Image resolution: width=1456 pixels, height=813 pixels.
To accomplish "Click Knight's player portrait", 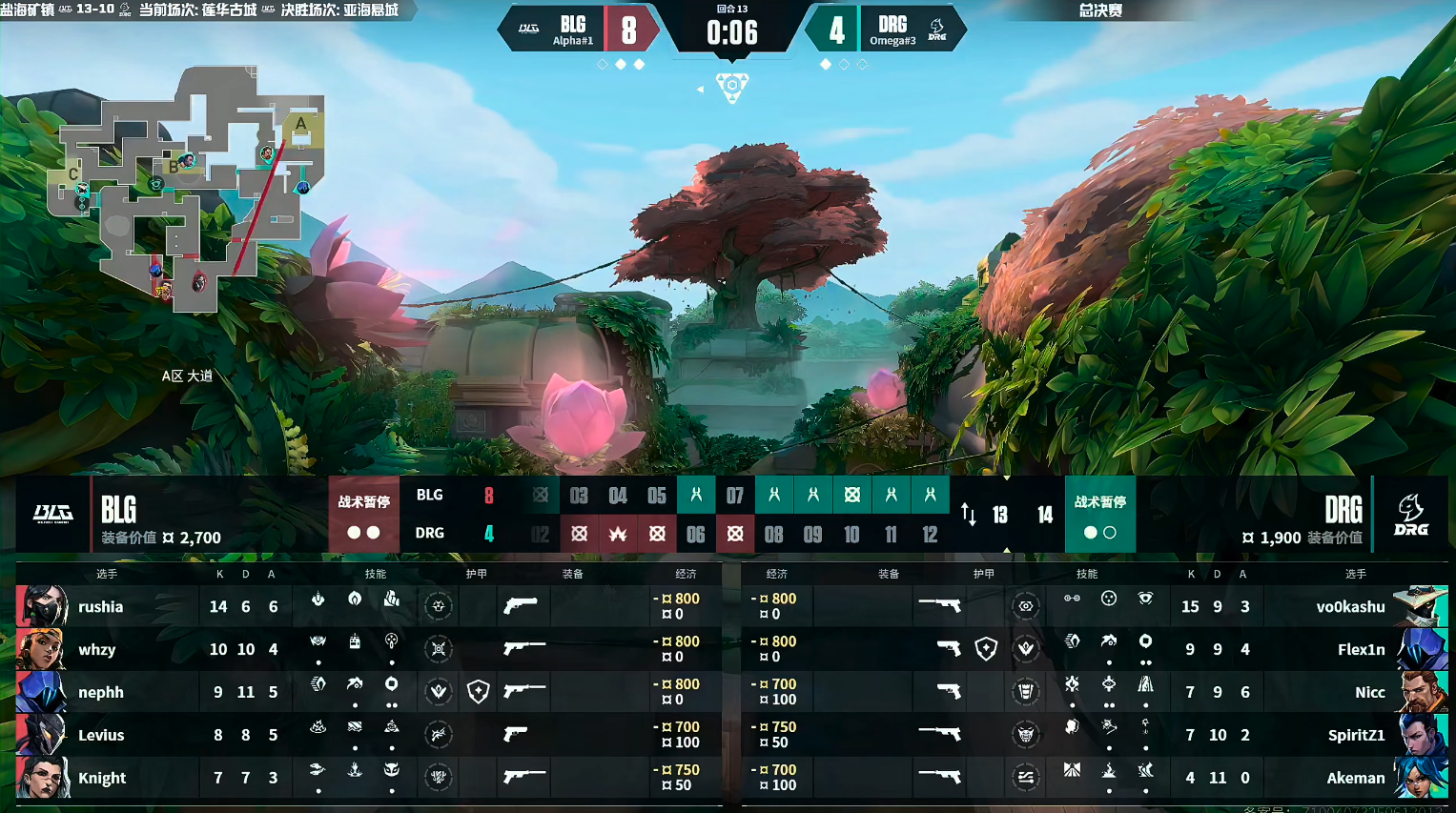I will [42, 778].
